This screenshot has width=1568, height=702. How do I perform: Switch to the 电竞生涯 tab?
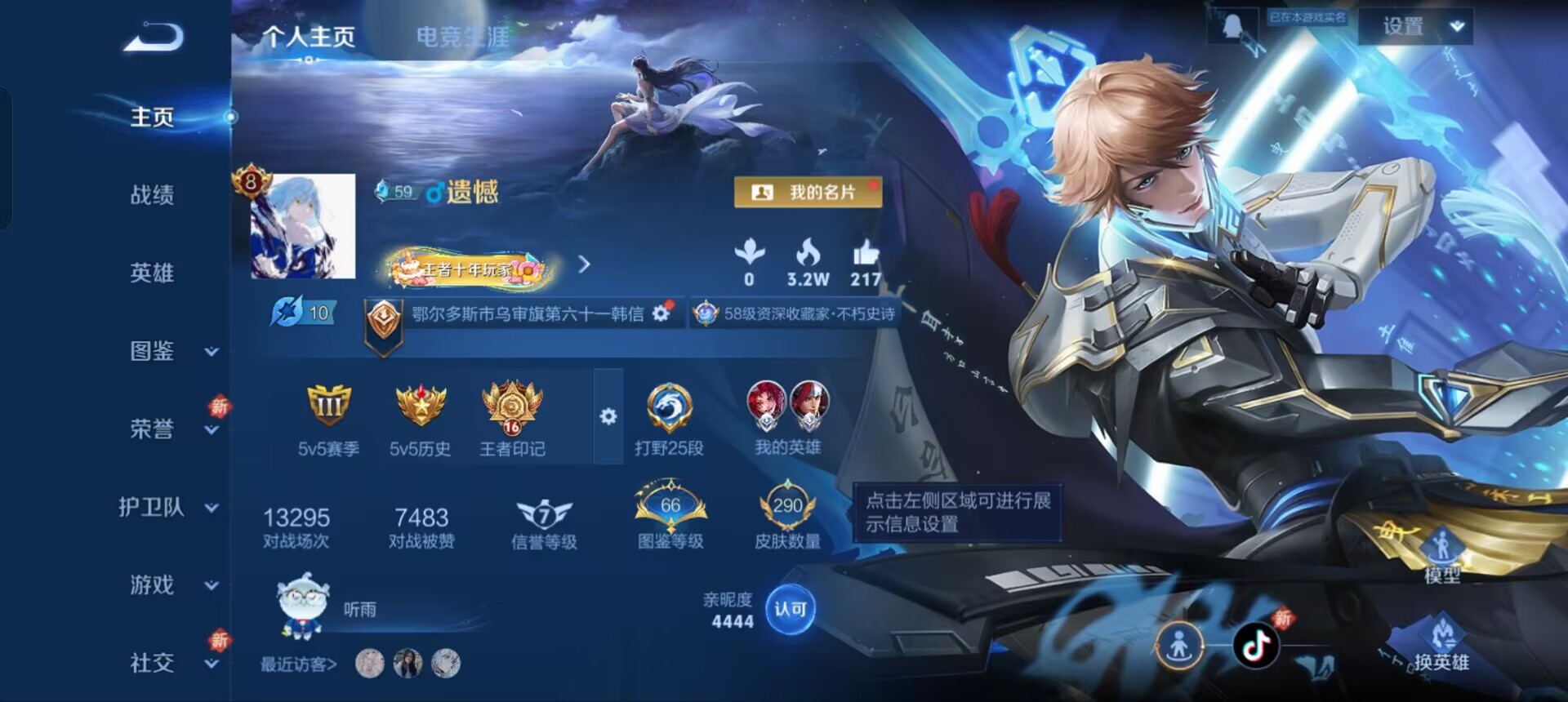coord(461,37)
